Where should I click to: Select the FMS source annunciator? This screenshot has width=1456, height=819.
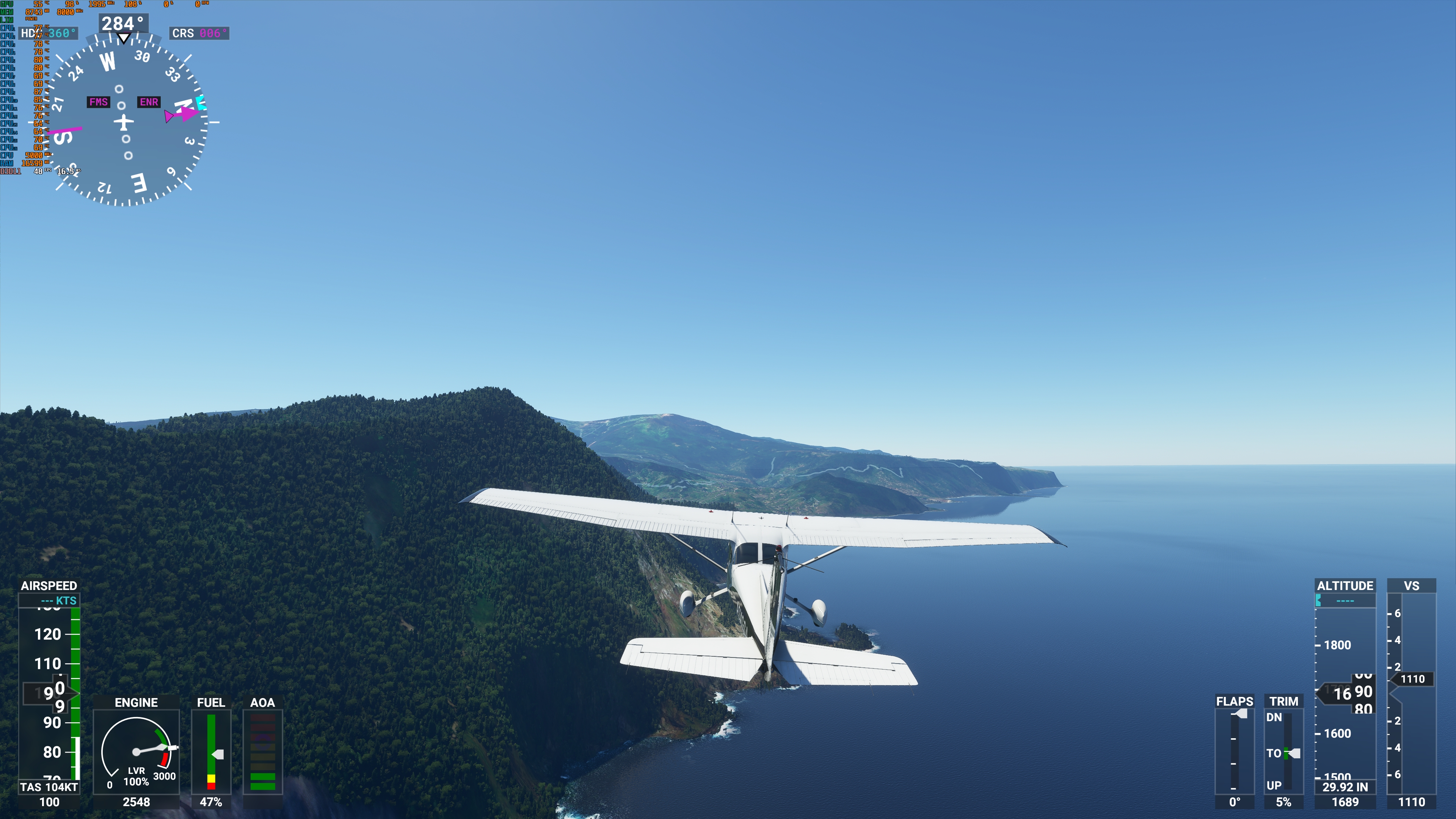pos(99,102)
